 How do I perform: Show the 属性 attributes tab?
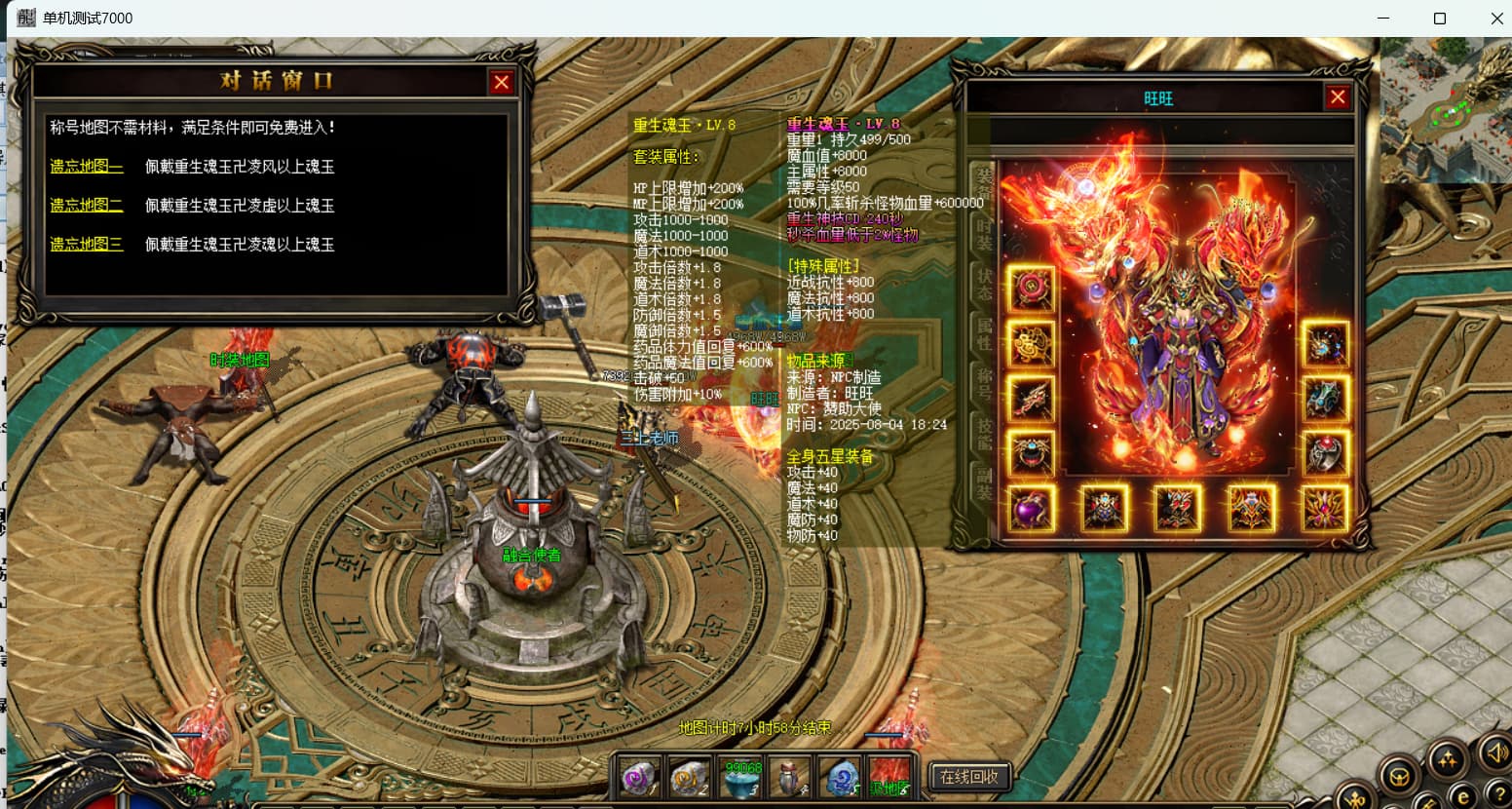click(x=984, y=333)
